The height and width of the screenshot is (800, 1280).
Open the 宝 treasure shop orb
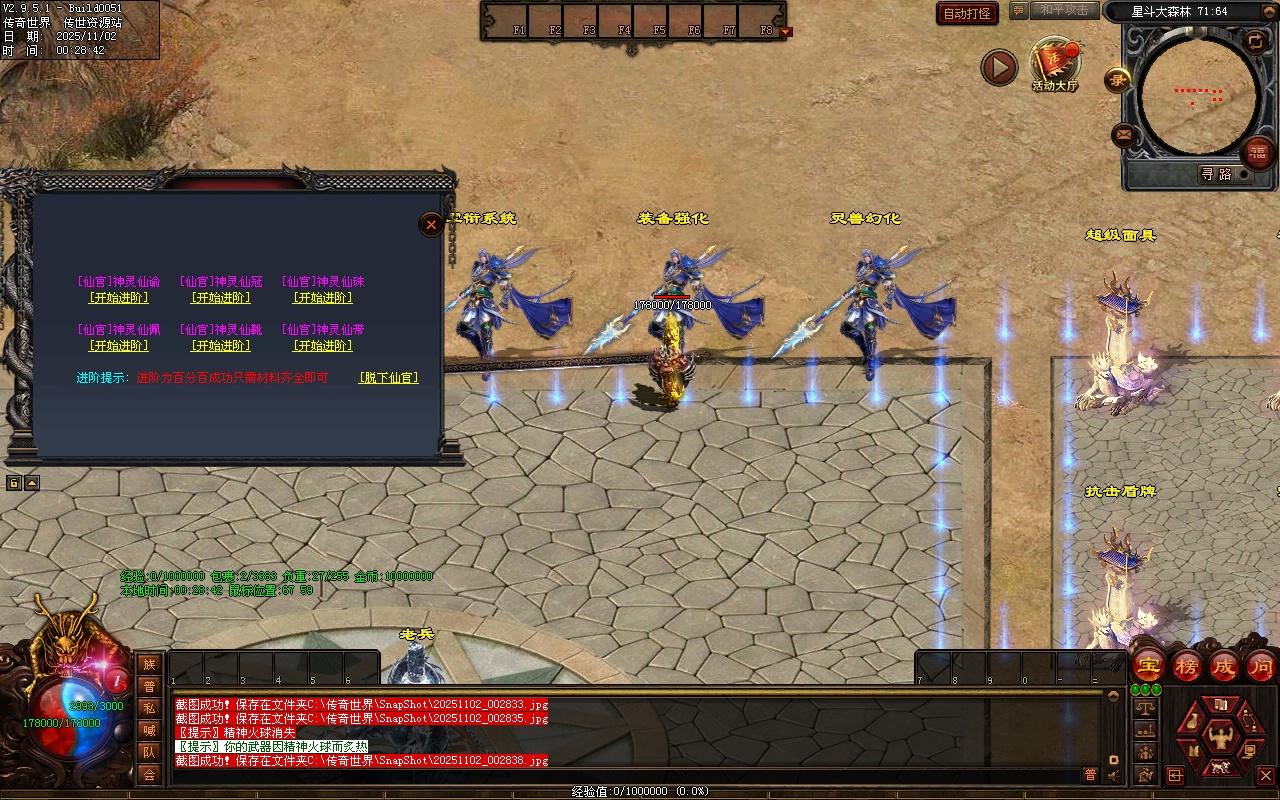1148,665
